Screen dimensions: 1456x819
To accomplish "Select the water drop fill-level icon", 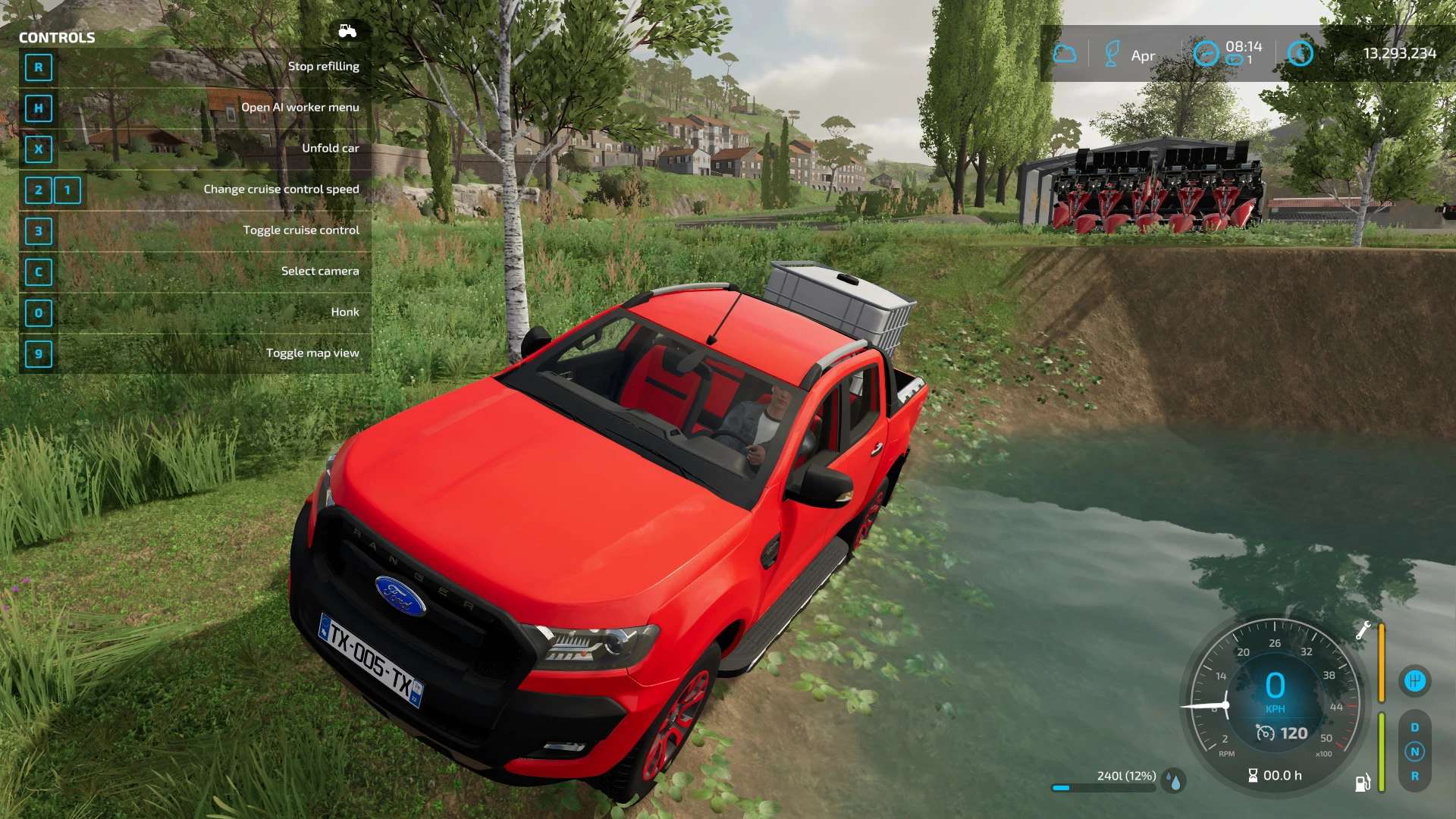I will click(1175, 781).
